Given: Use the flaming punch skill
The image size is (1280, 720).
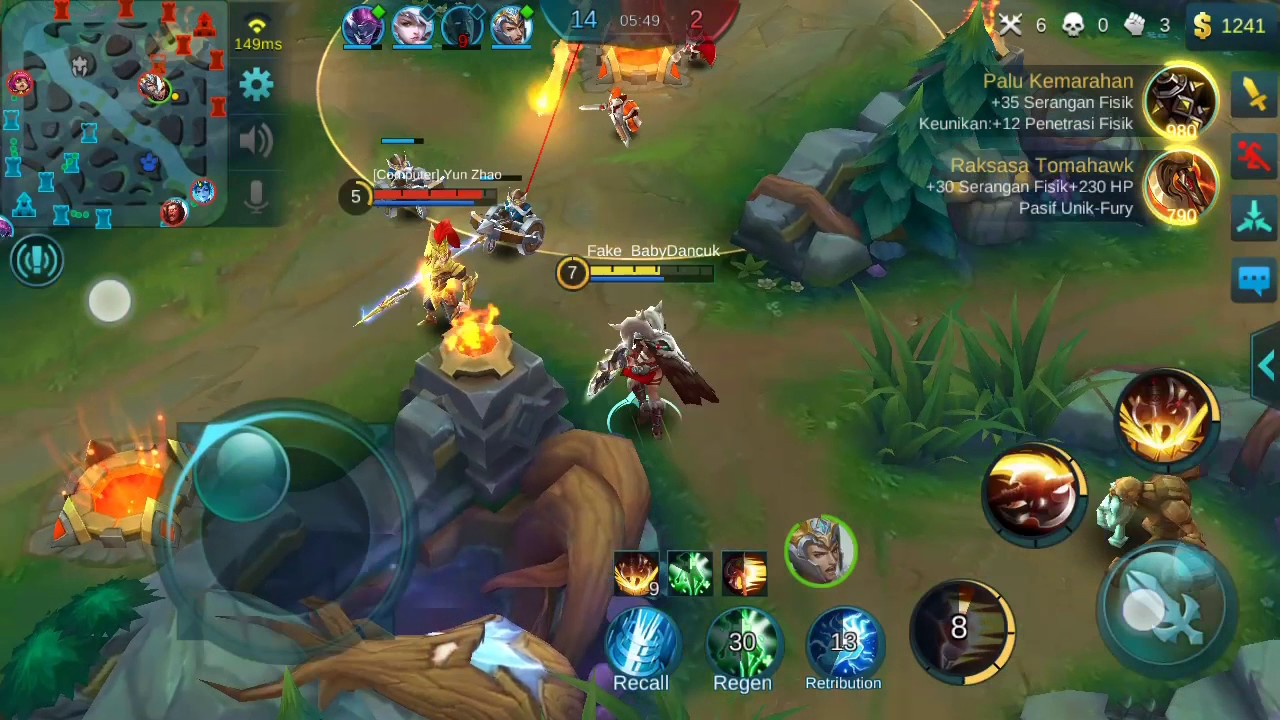Looking at the screenshot, I should click(1034, 493).
